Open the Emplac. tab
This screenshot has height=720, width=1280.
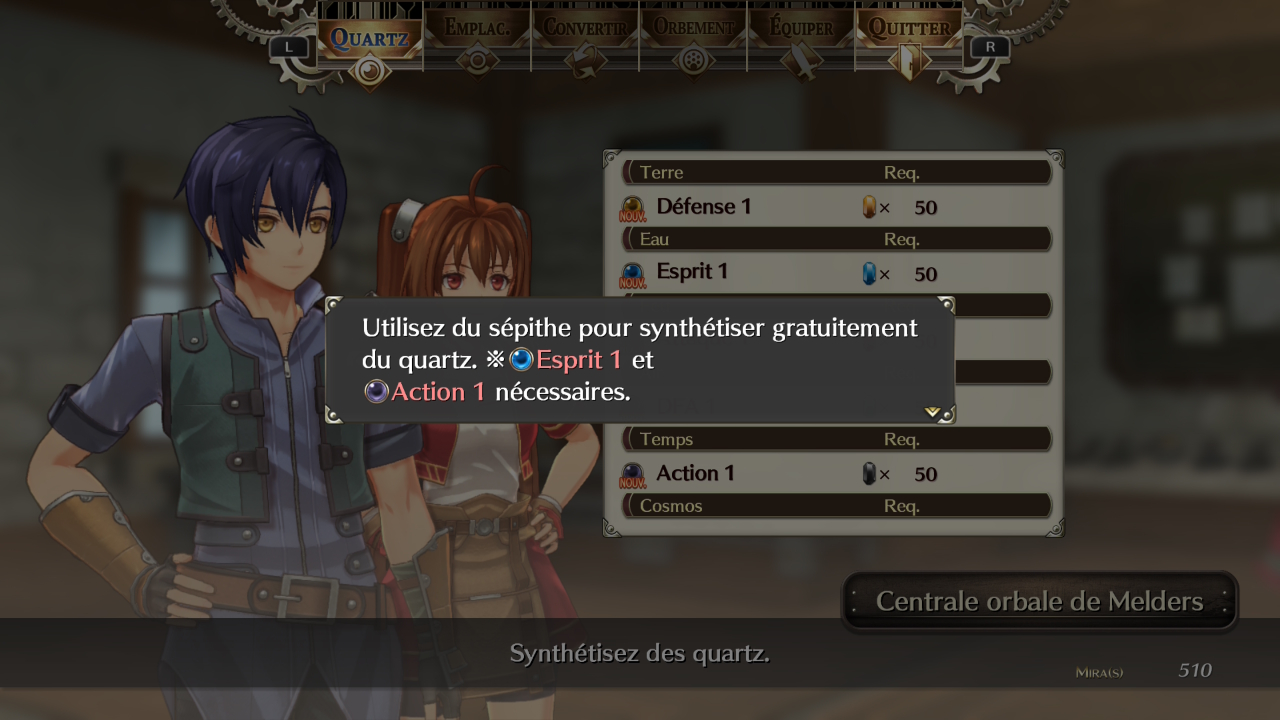click(477, 40)
